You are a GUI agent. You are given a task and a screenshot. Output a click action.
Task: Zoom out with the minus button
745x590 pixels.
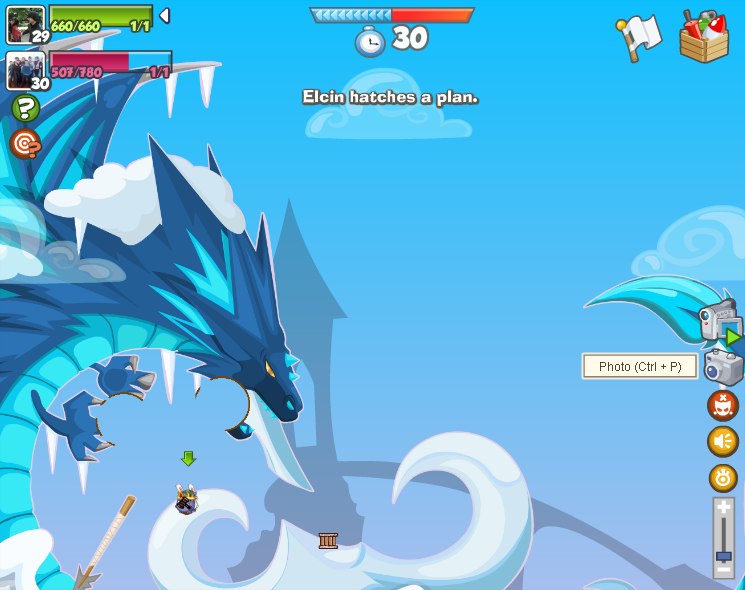(723, 569)
